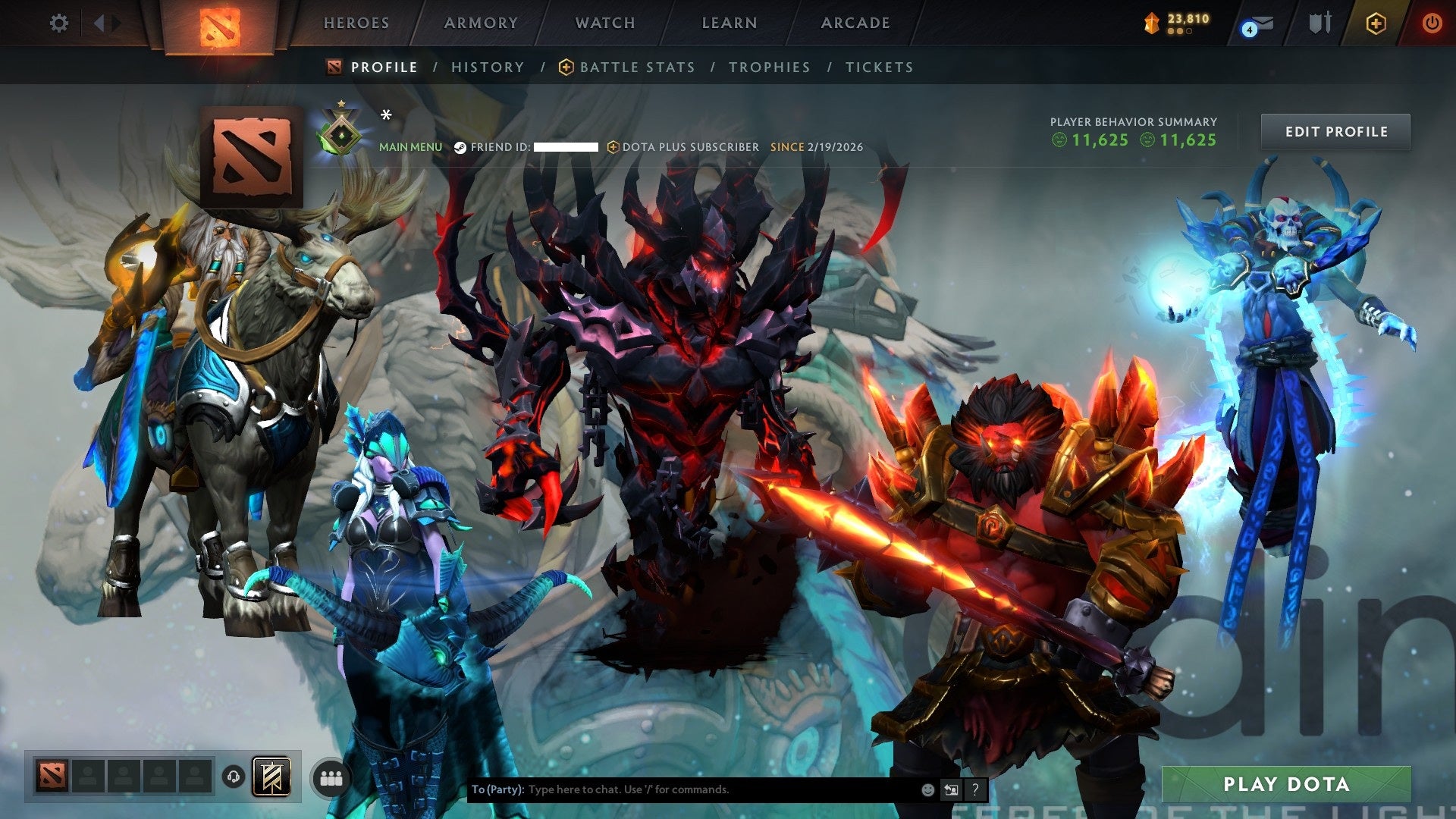Click the party chat input field
Image resolution: width=1456 pixels, height=819 pixels.
pyautogui.click(x=682, y=789)
